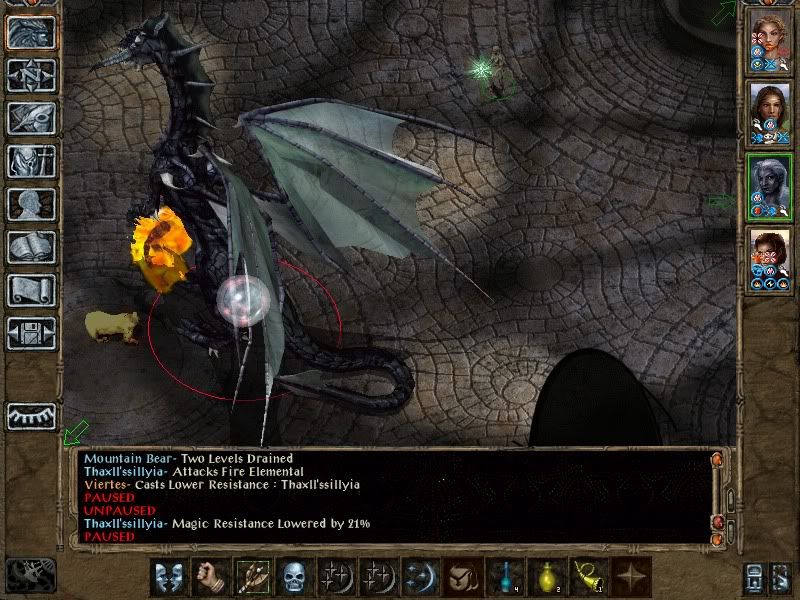Viewport: 800px width, 600px height.
Task: Choose the mace weapon slot
Action: click(251, 578)
